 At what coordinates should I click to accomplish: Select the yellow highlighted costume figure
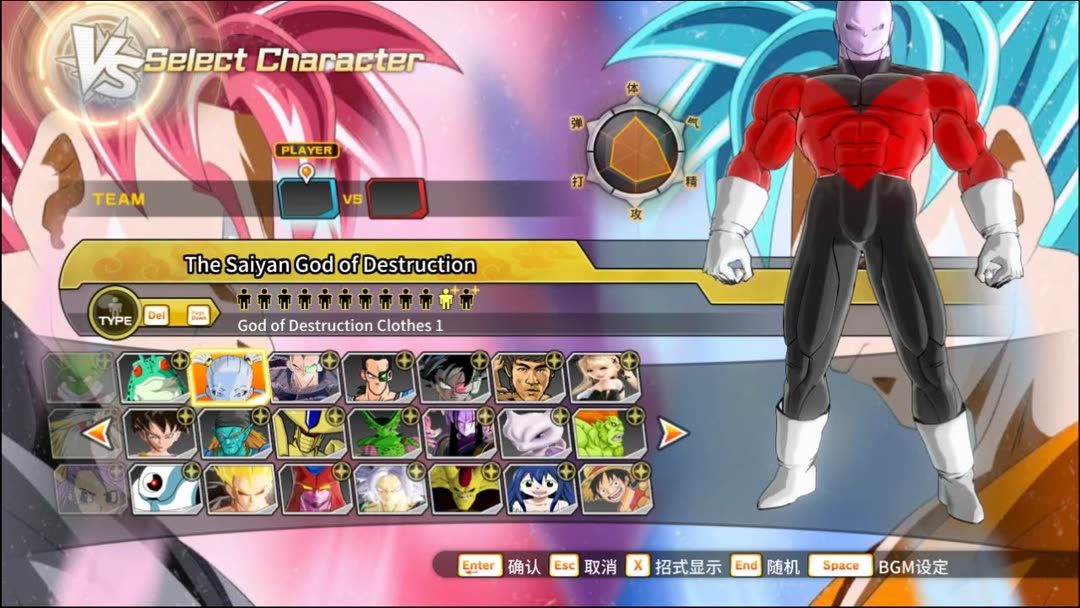(447, 297)
